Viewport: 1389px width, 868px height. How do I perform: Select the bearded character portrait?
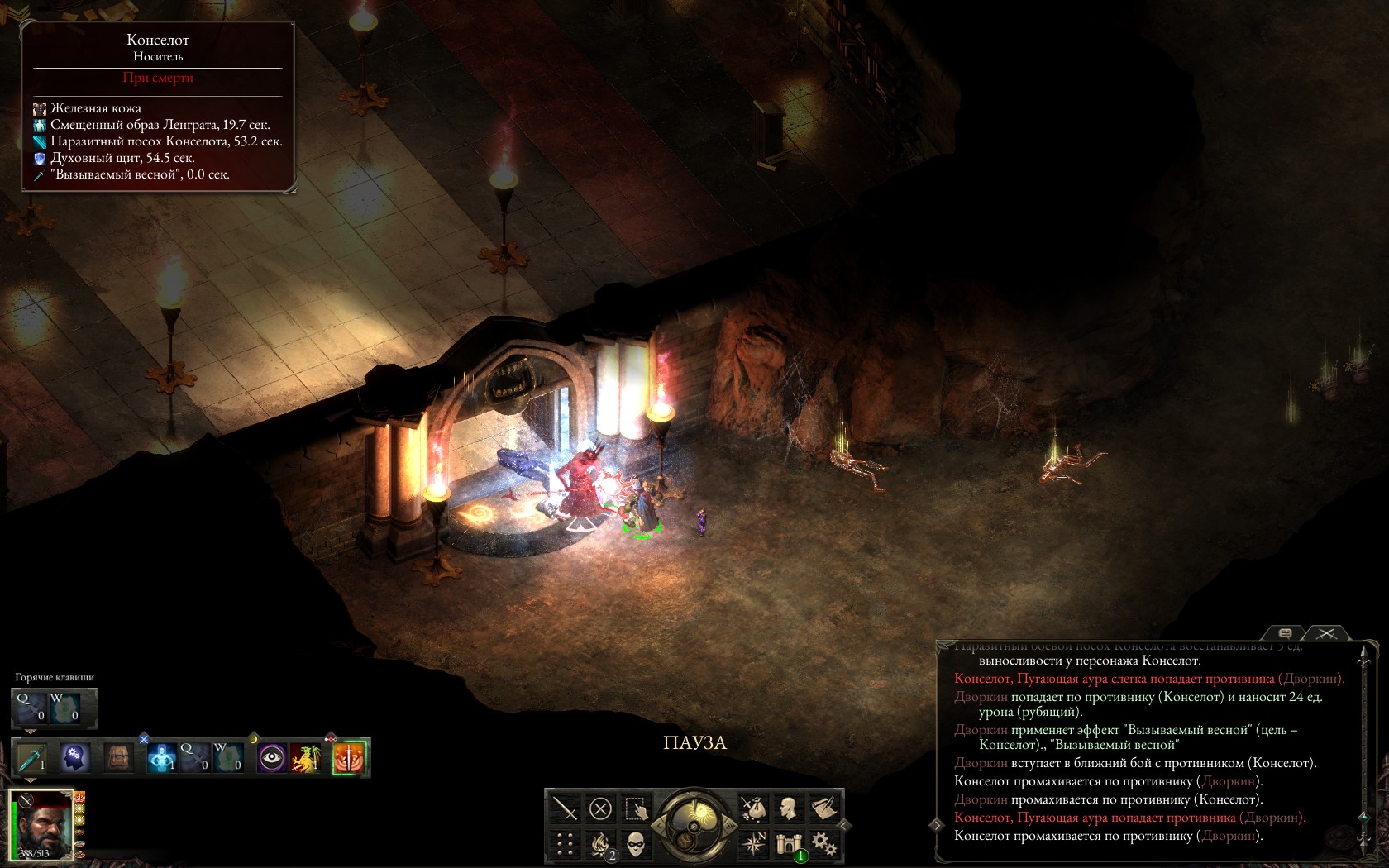tap(43, 824)
